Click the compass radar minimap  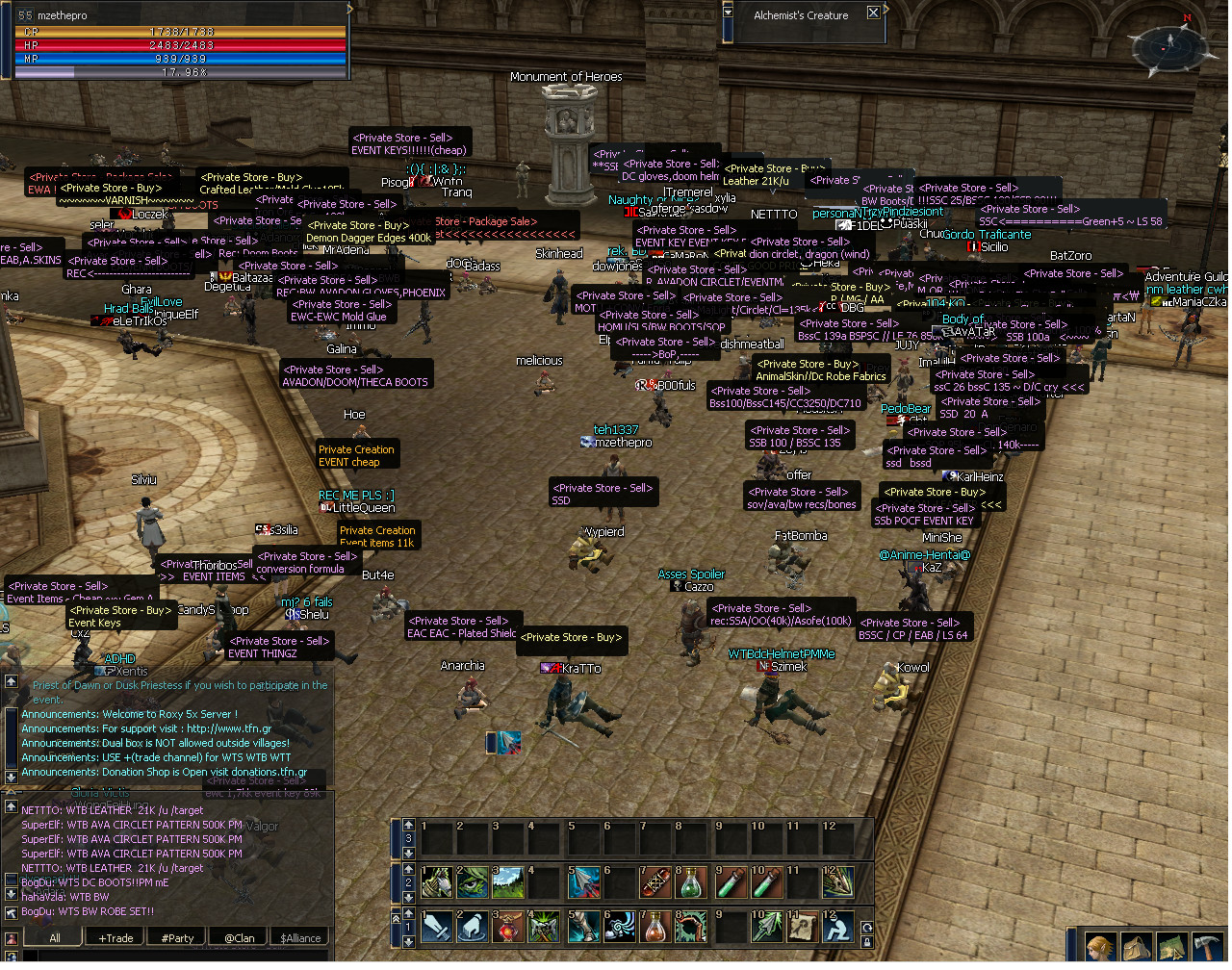tap(1168, 46)
